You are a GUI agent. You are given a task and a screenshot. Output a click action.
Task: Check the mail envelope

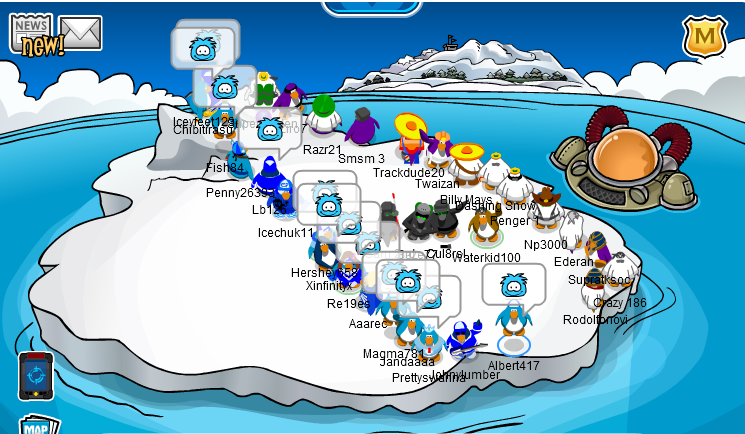pos(81,33)
